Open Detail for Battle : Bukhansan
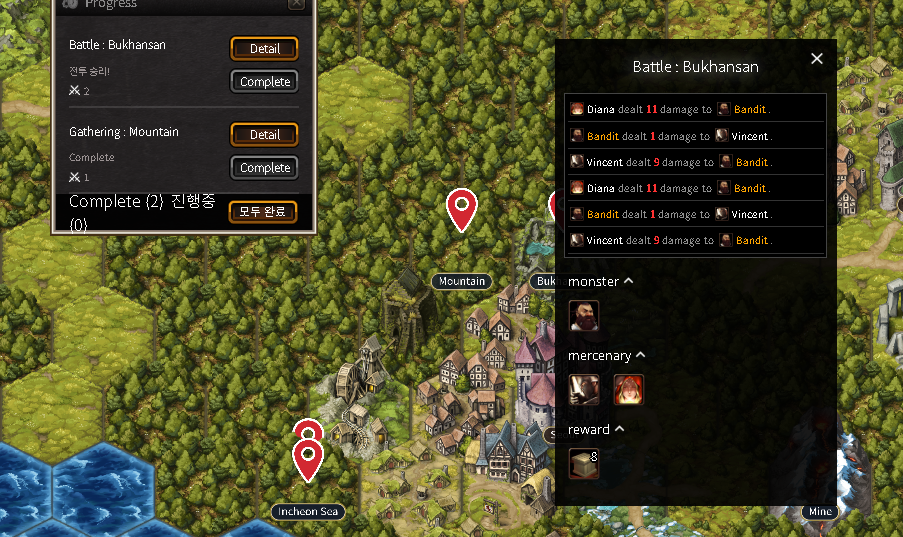Viewport: 903px width, 537px height. tap(264, 48)
